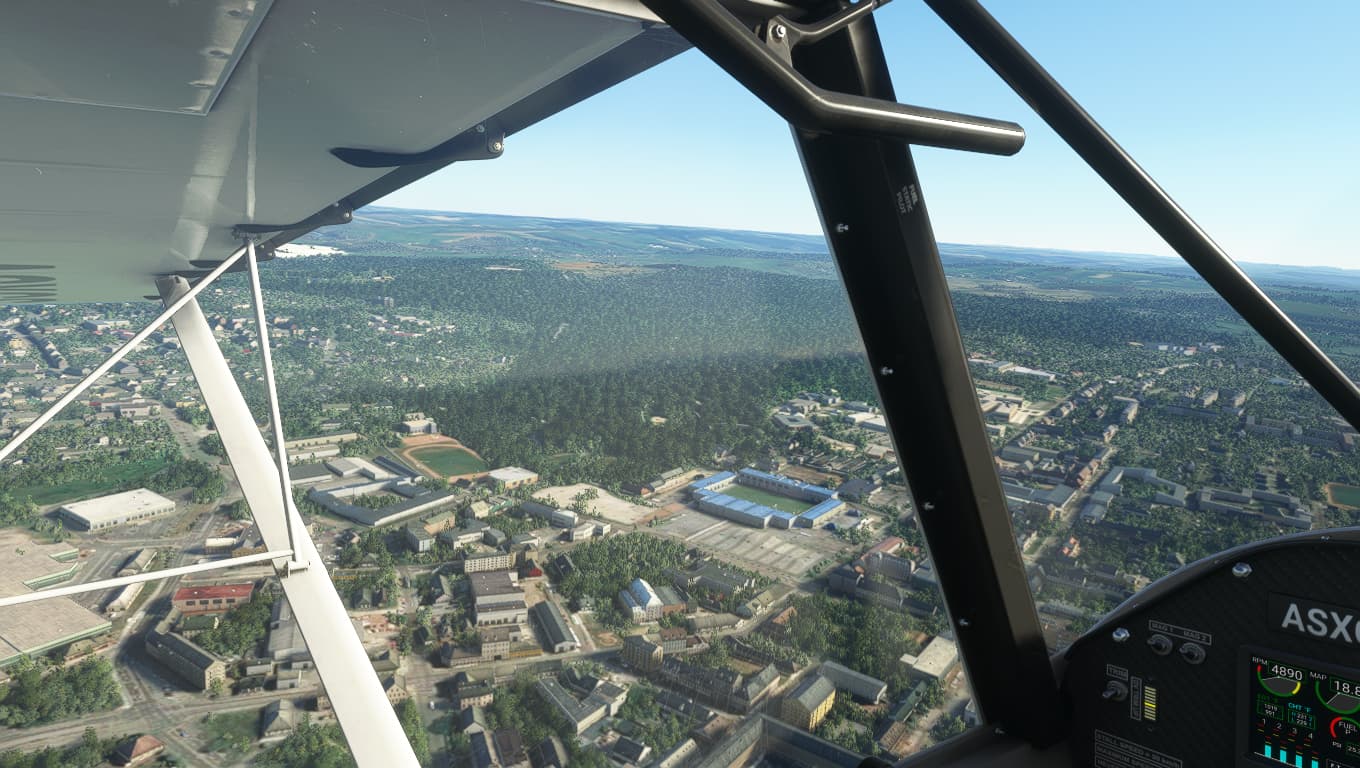Screen dimensions: 1360x768
Task: Flip the MAG 2 toggle switch
Action: pyautogui.click(x=1191, y=652)
